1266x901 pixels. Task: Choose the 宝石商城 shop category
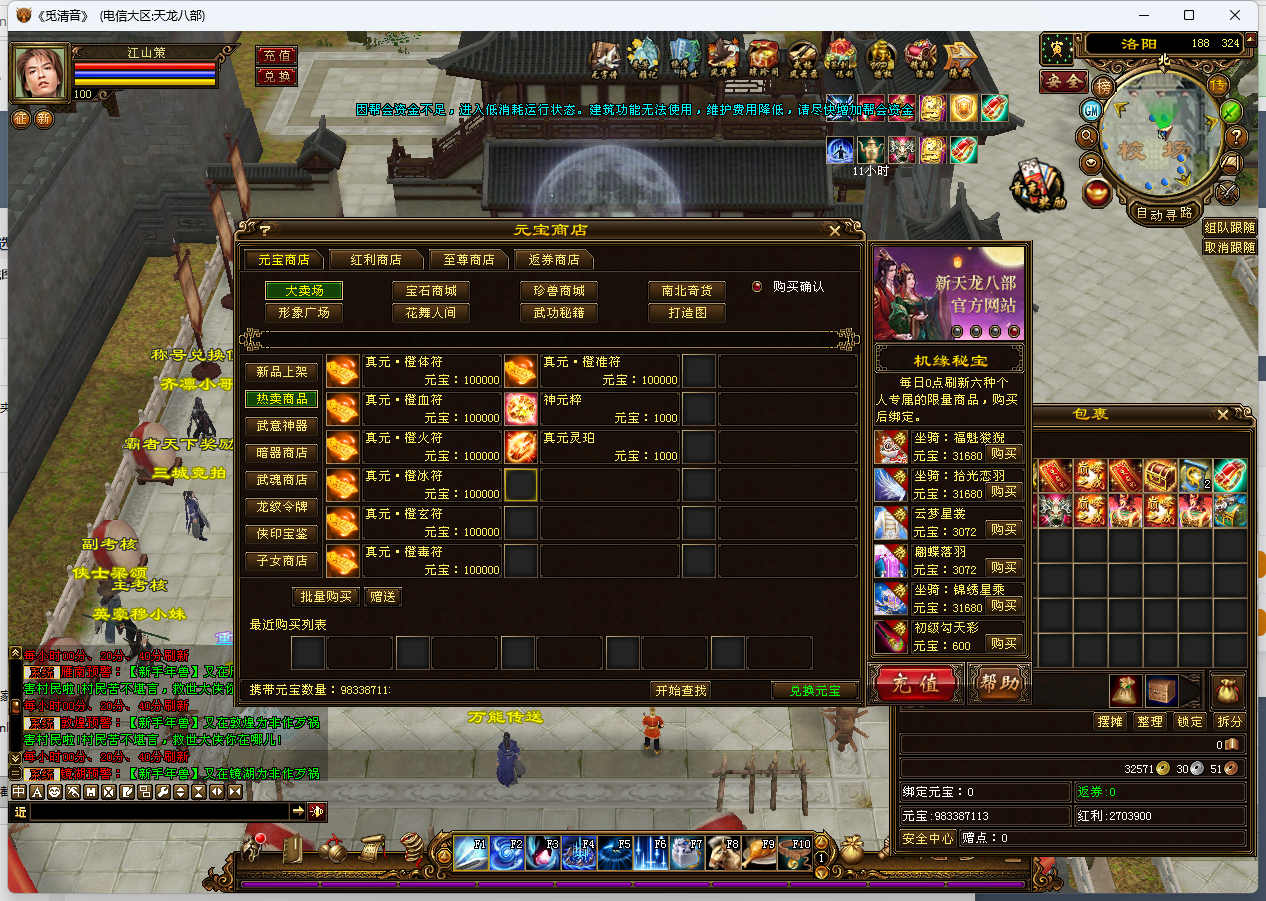[431, 291]
